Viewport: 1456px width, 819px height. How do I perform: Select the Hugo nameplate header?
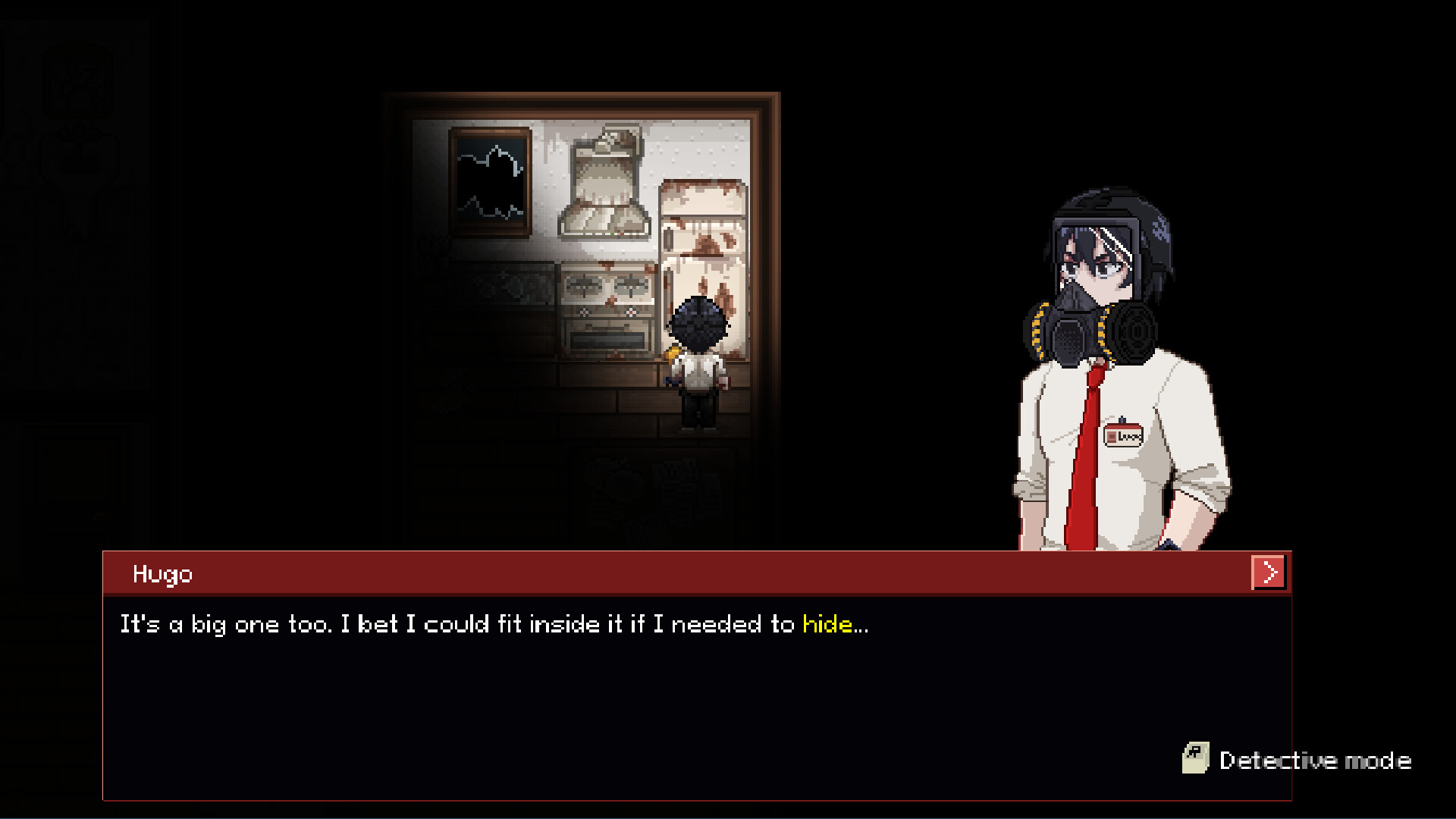coord(164,574)
